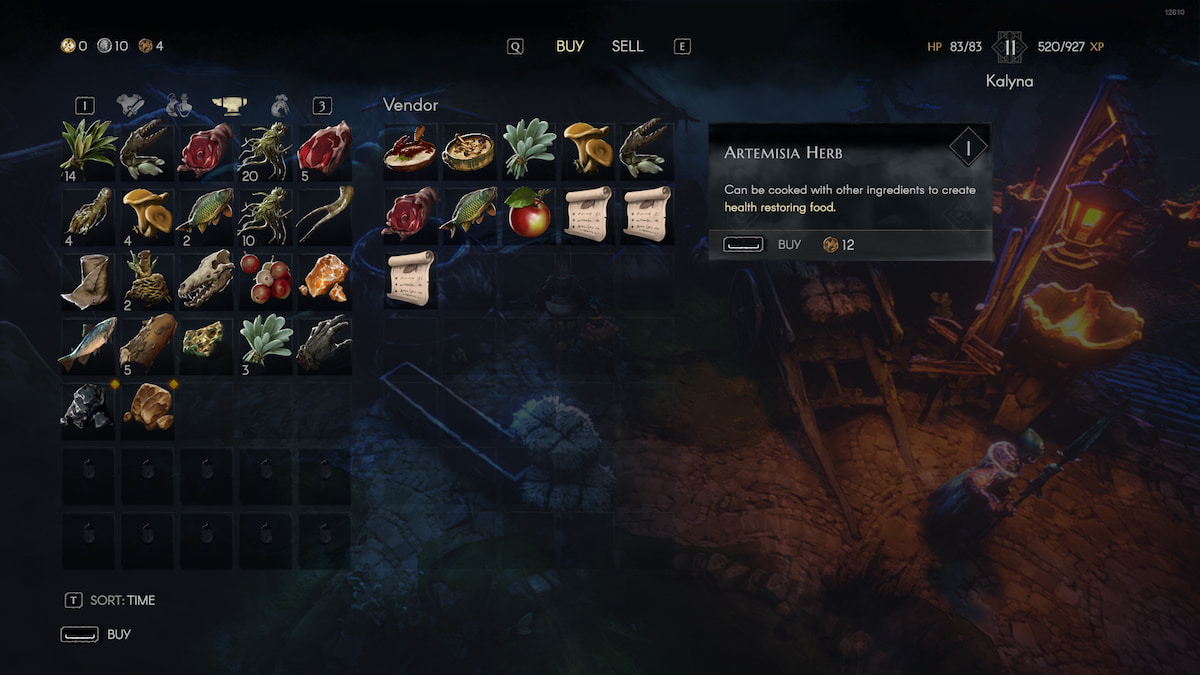Select the vendor's mushroom soup bowl

(x=469, y=149)
